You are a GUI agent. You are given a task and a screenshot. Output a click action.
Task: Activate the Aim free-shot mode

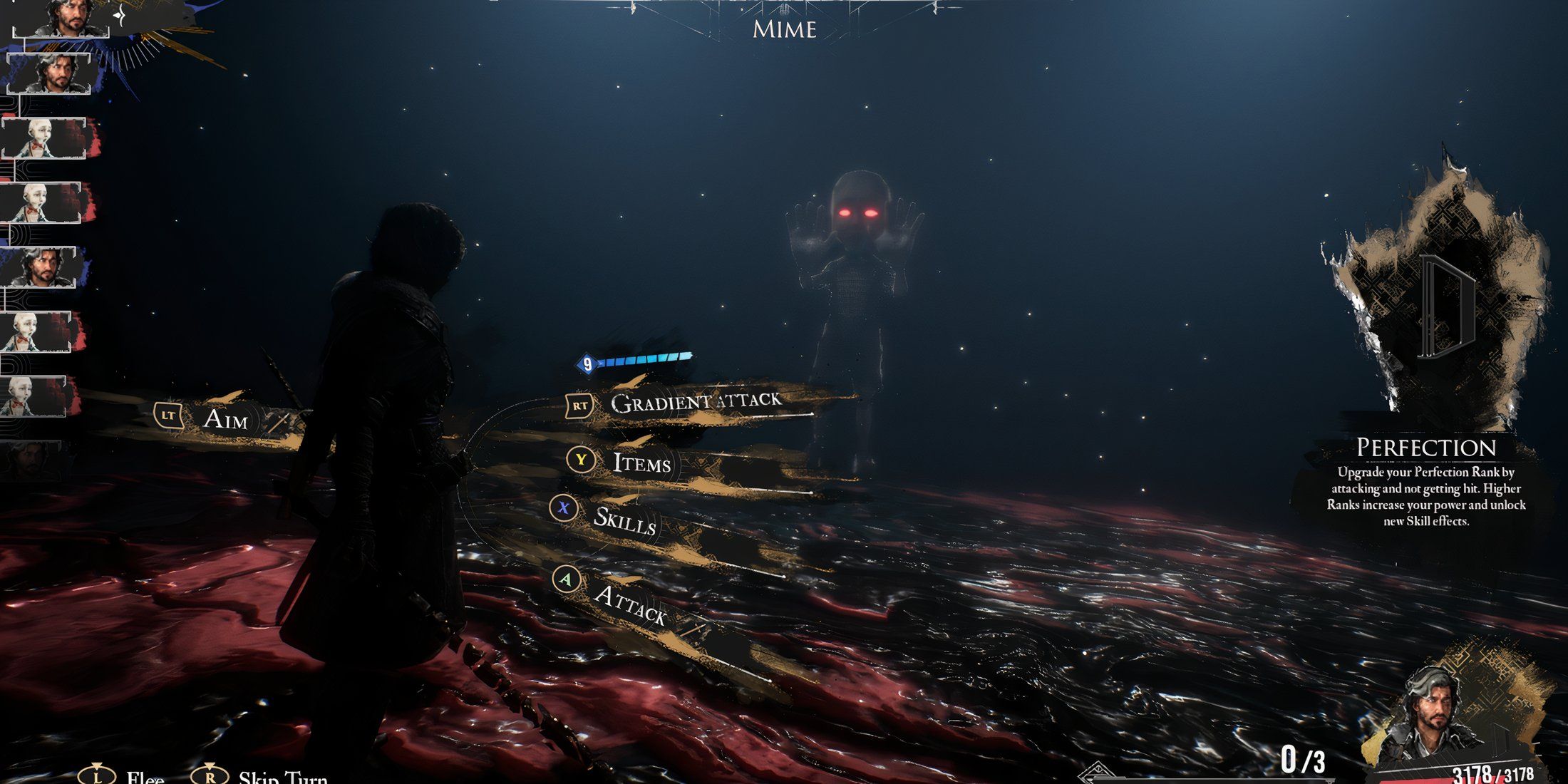point(227,419)
